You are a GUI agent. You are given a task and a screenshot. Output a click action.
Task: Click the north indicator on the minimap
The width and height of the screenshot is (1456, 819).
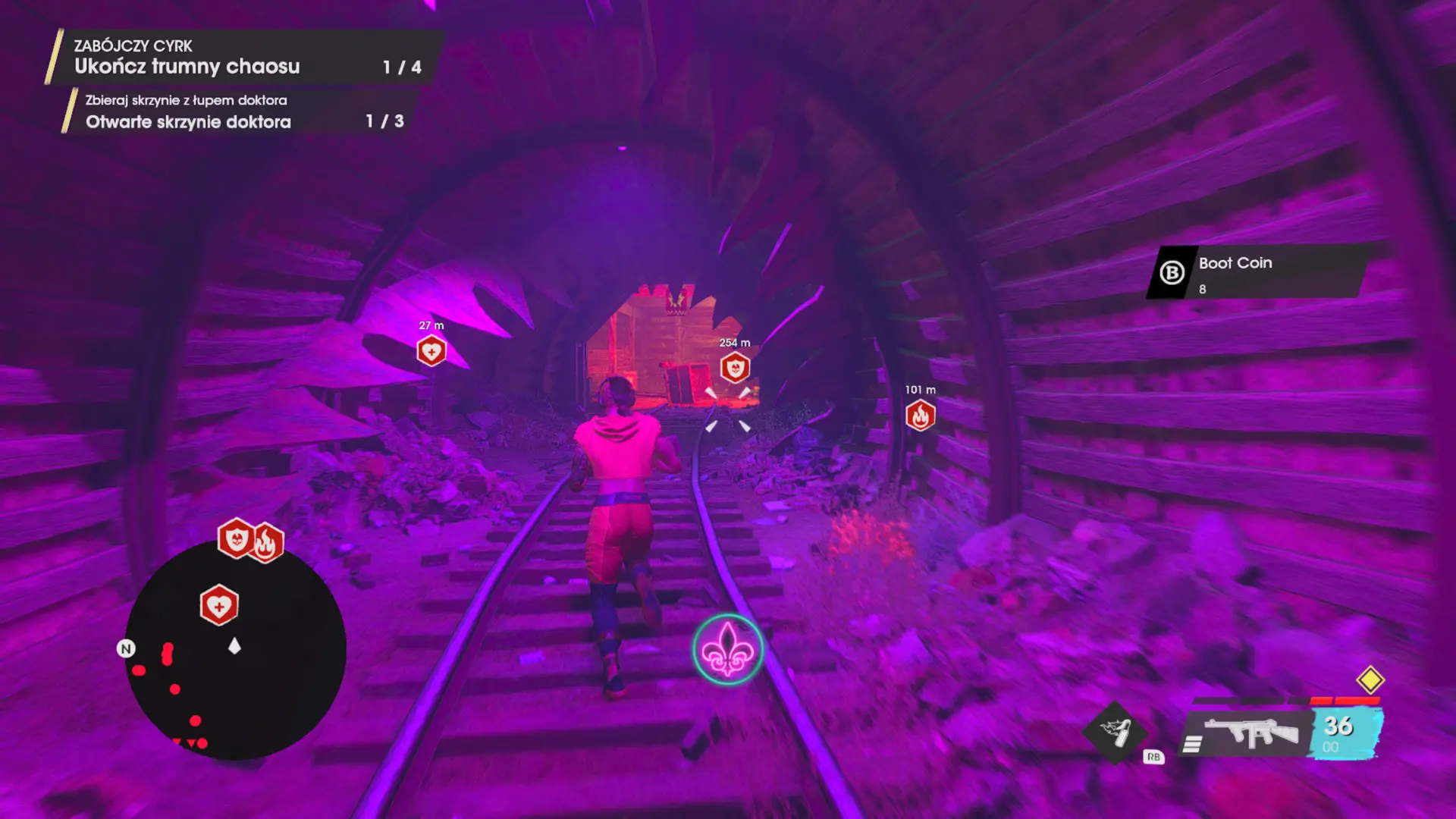tap(126, 648)
